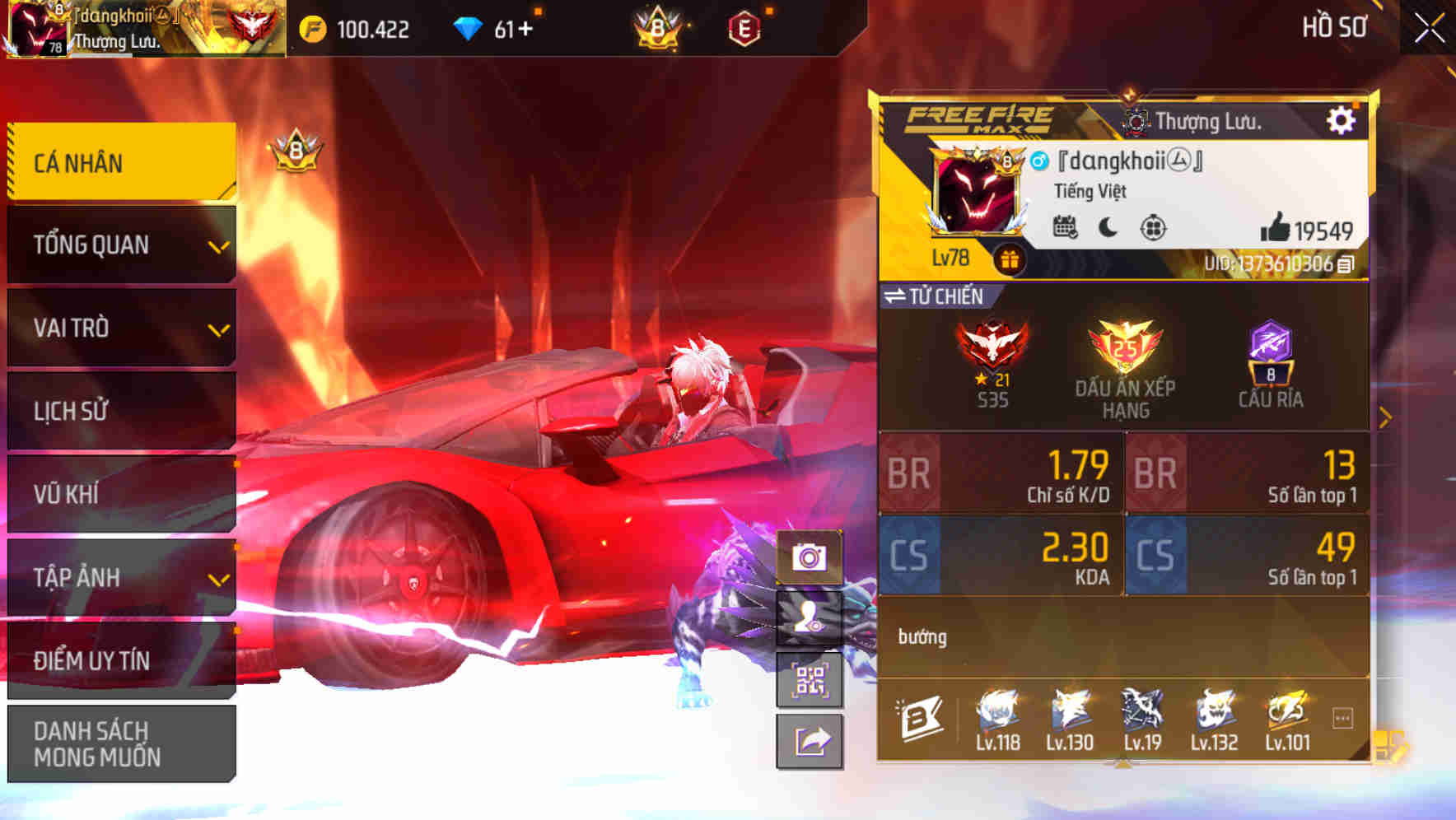The width and height of the screenshot is (1456, 820).
Task: Expand the Vai Trò section
Action: (x=120, y=327)
